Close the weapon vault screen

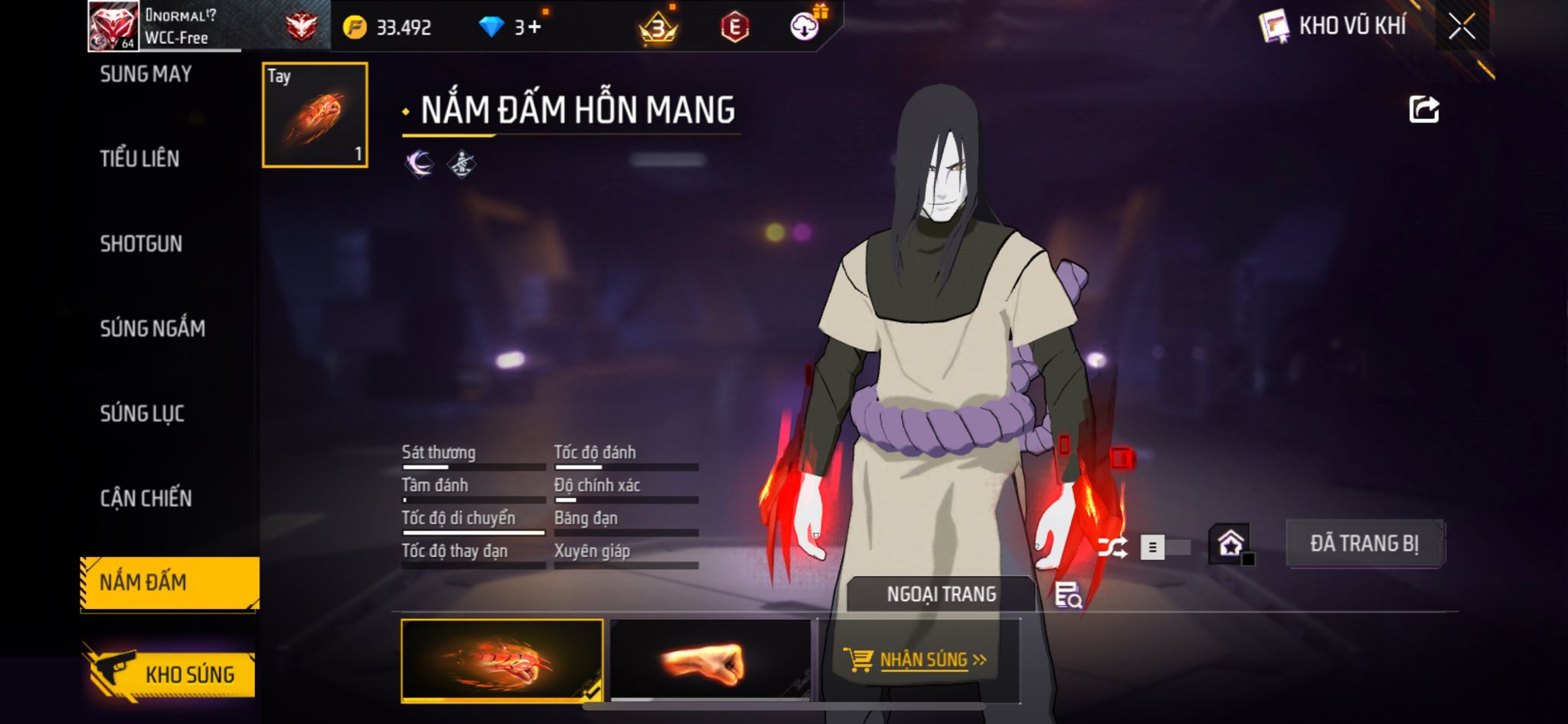[x=1461, y=27]
